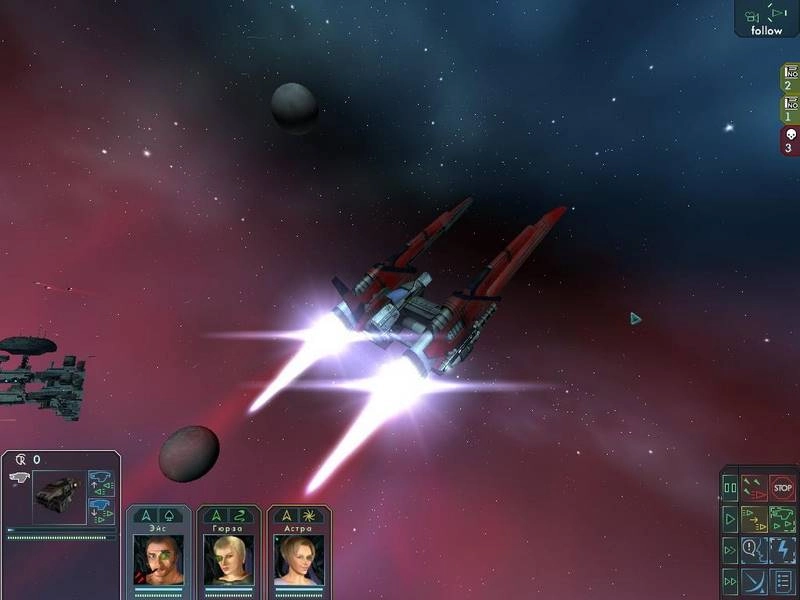Select the olive flag group numbered 1
Image resolution: width=800 pixels, height=600 pixels.
[x=789, y=109]
